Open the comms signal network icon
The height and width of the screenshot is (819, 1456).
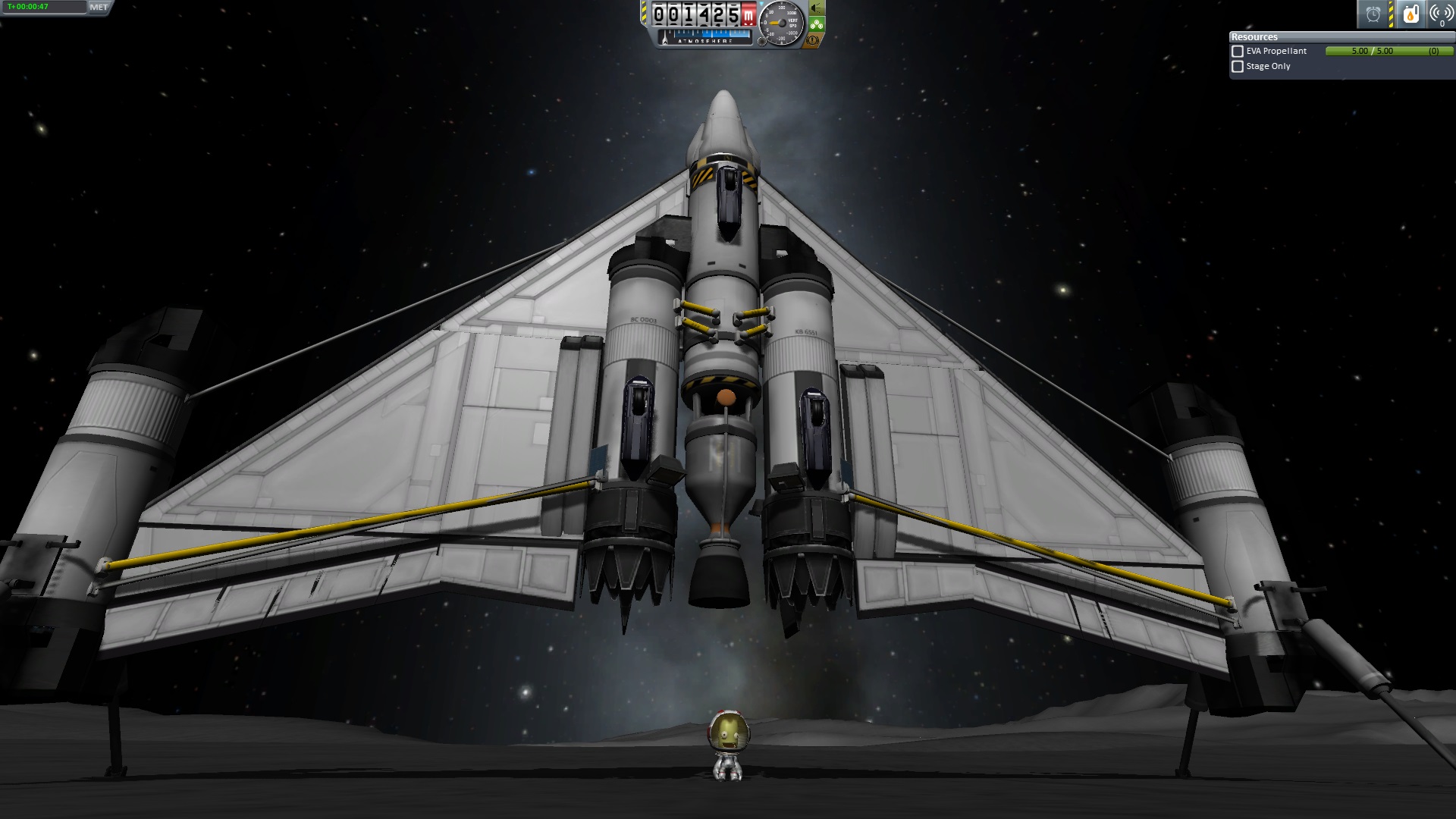coord(1440,14)
